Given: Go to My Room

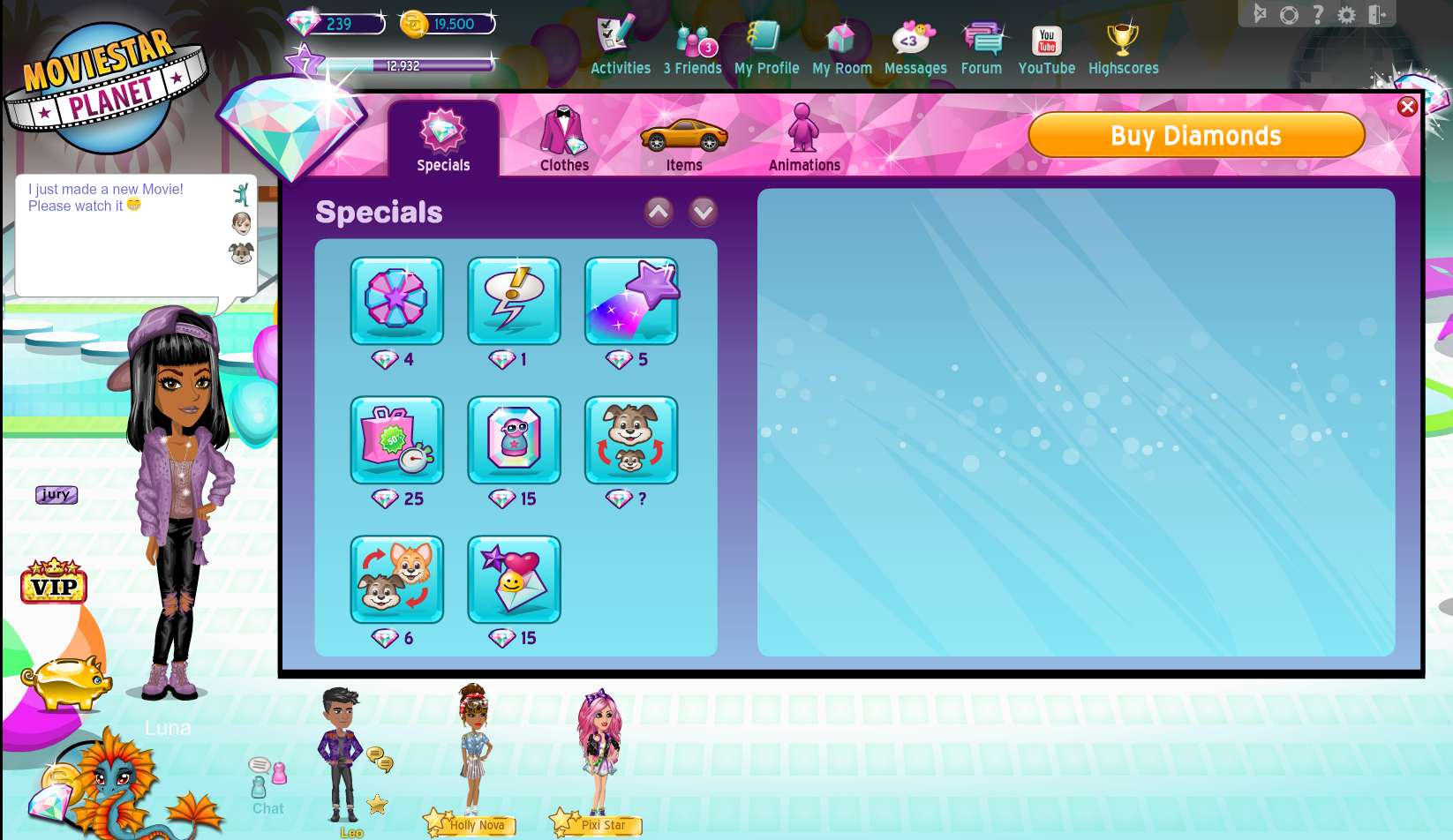Looking at the screenshot, I should click(841, 49).
